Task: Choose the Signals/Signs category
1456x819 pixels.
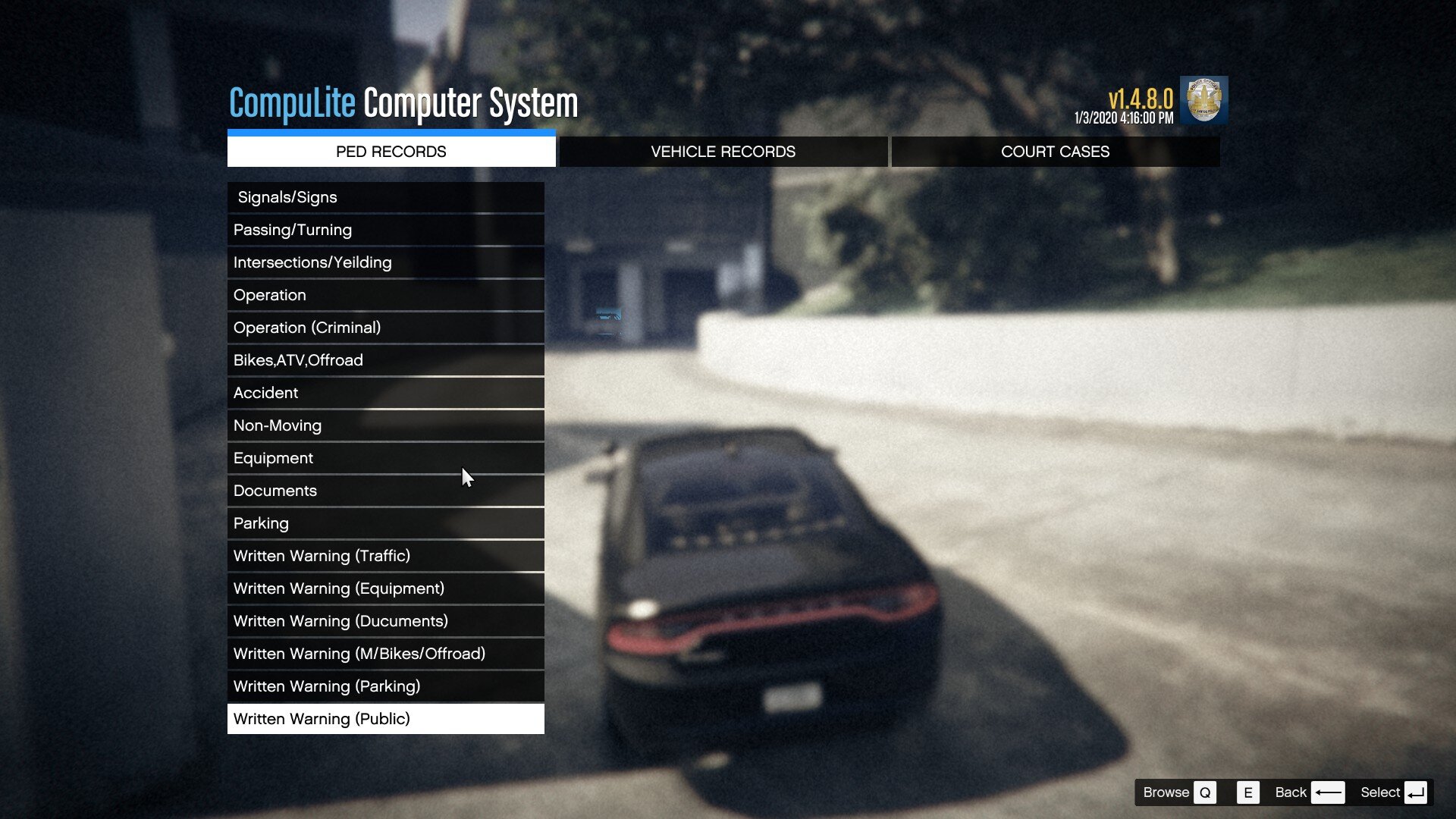Action: point(385,197)
